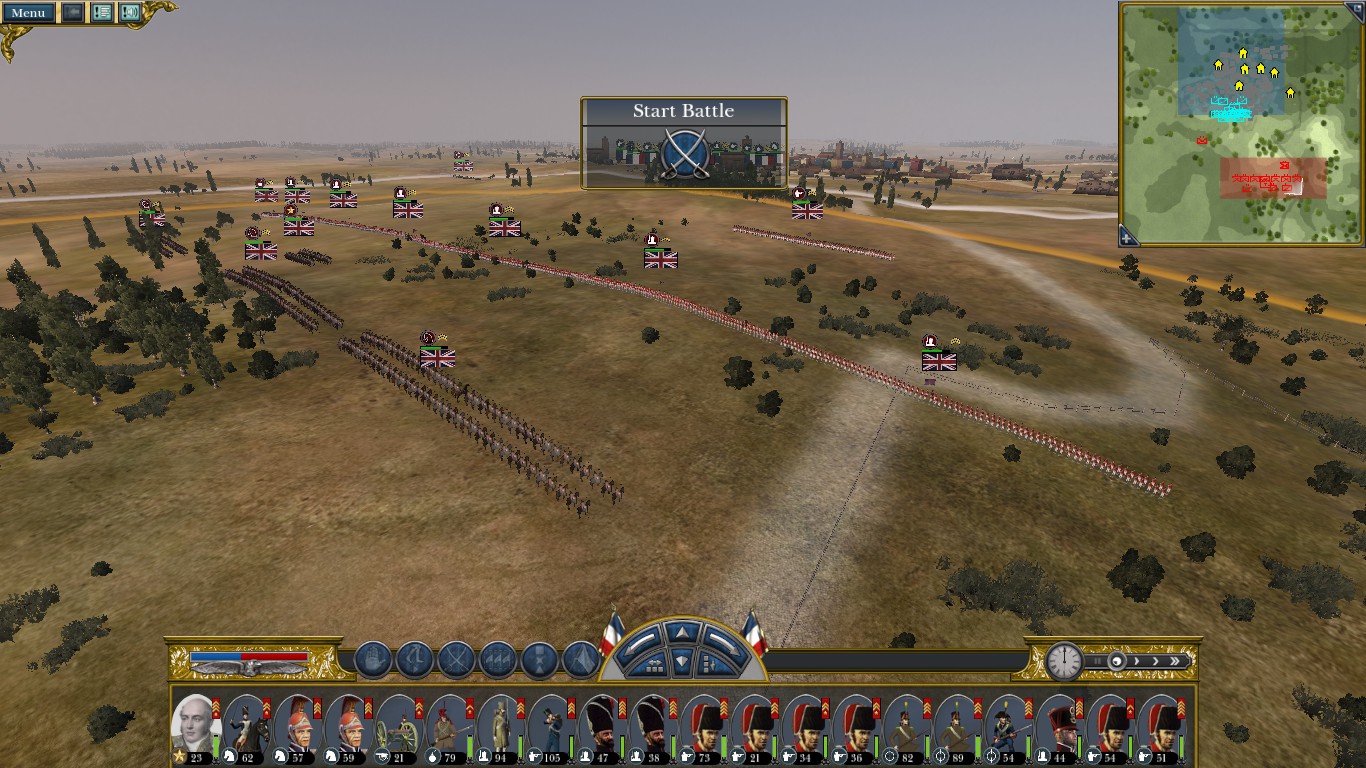This screenshot has width=1366, height=768.
Task: Select the cavalry unit card with 62 men
Action: coord(246,726)
